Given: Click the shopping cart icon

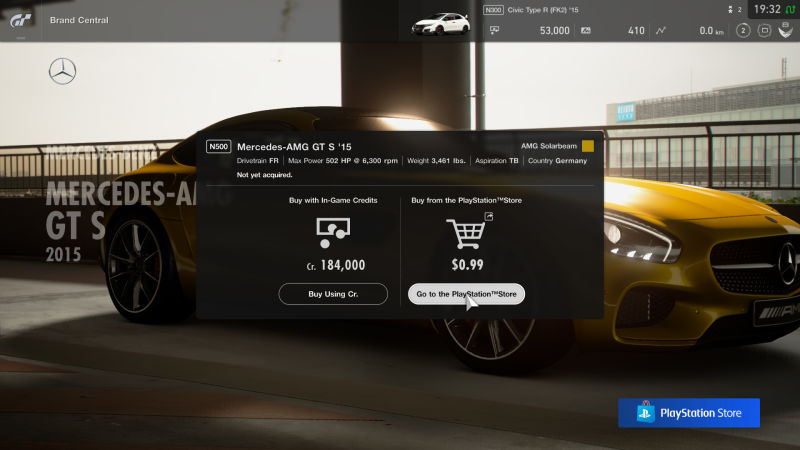Looking at the screenshot, I should pyautogui.click(x=465, y=234).
